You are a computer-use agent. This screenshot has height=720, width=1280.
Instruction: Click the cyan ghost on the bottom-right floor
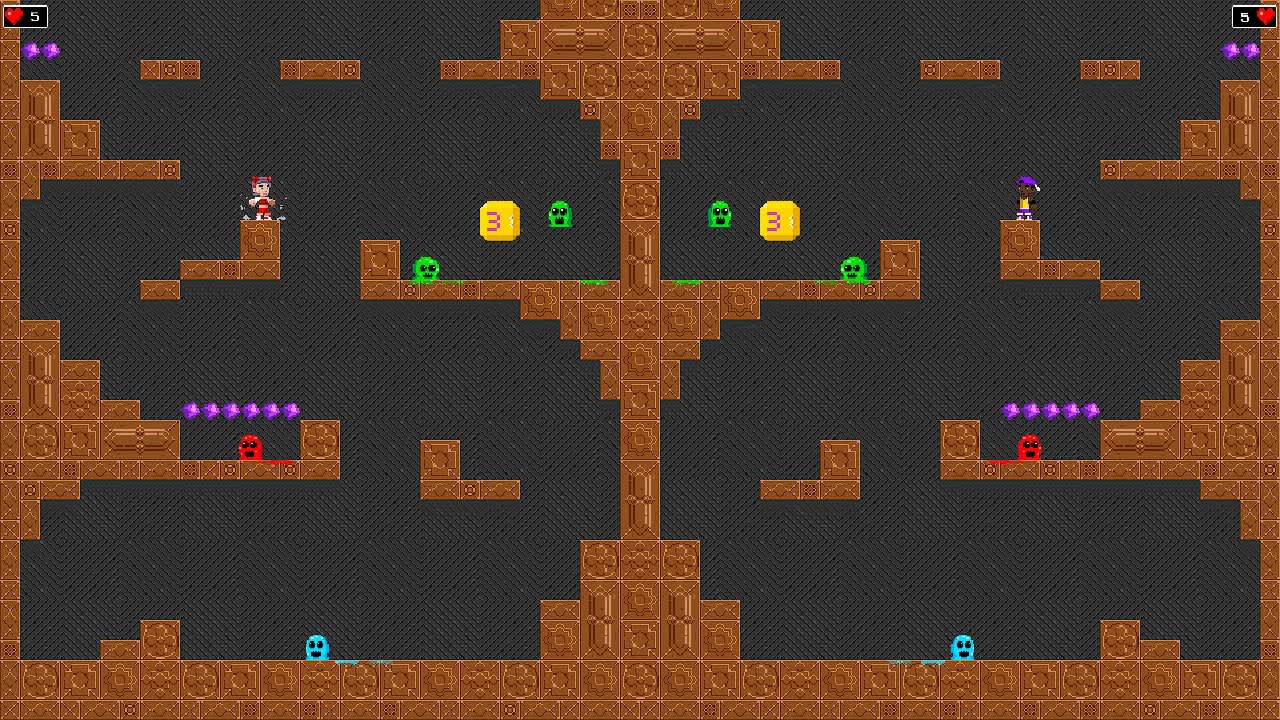coord(963,647)
